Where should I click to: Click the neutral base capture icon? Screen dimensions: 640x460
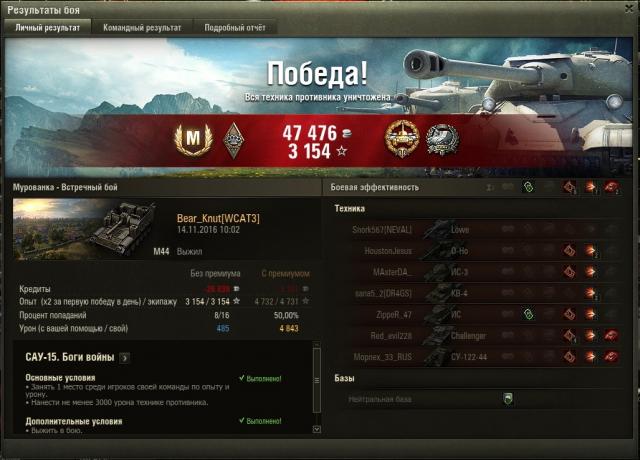pos(508,398)
